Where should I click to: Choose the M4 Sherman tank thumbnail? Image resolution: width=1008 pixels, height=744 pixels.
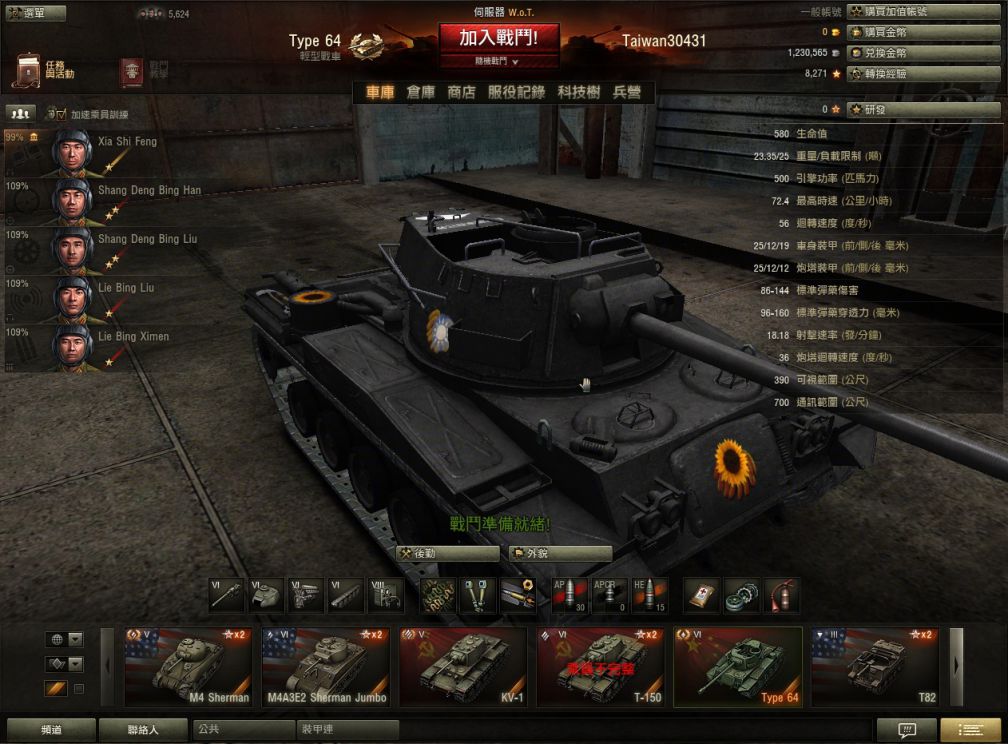coord(188,667)
